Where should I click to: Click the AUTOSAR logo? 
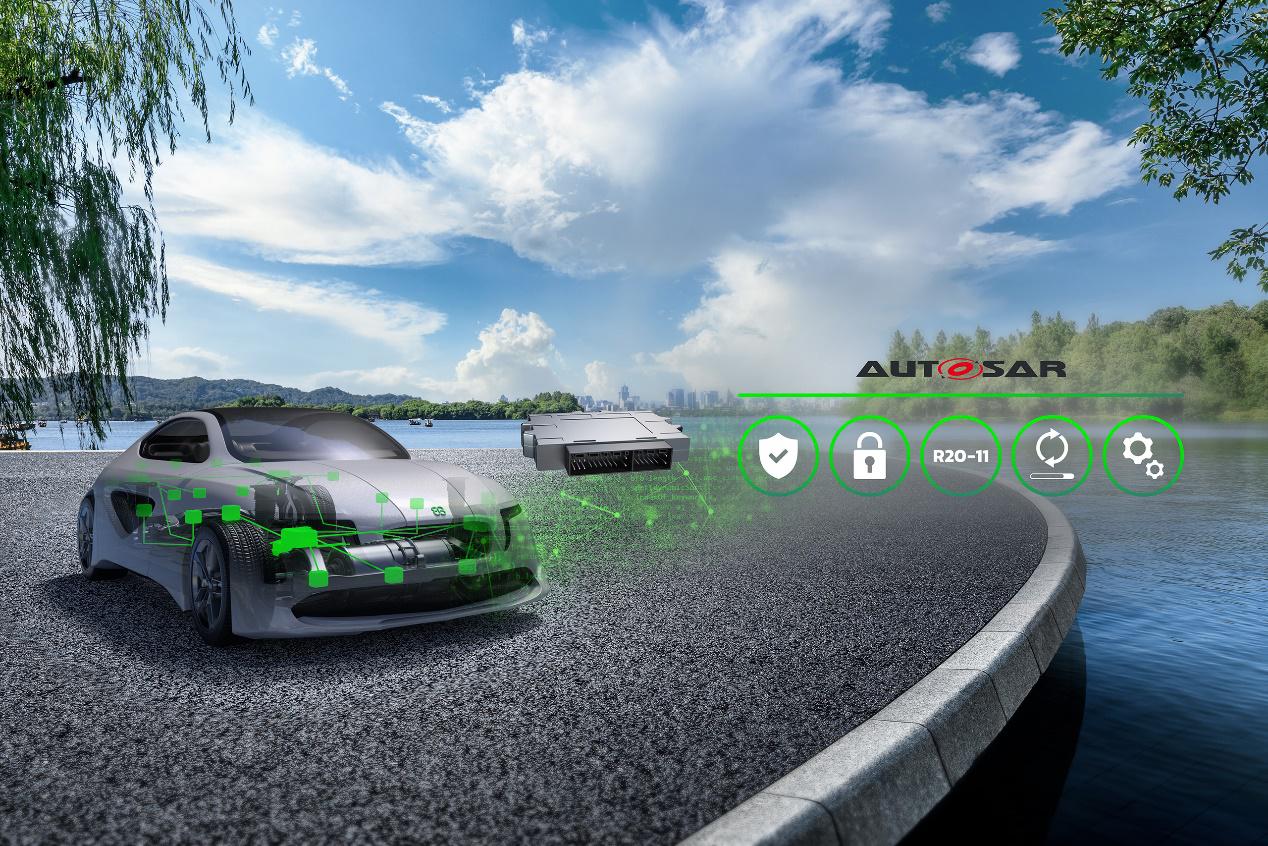tap(960, 369)
